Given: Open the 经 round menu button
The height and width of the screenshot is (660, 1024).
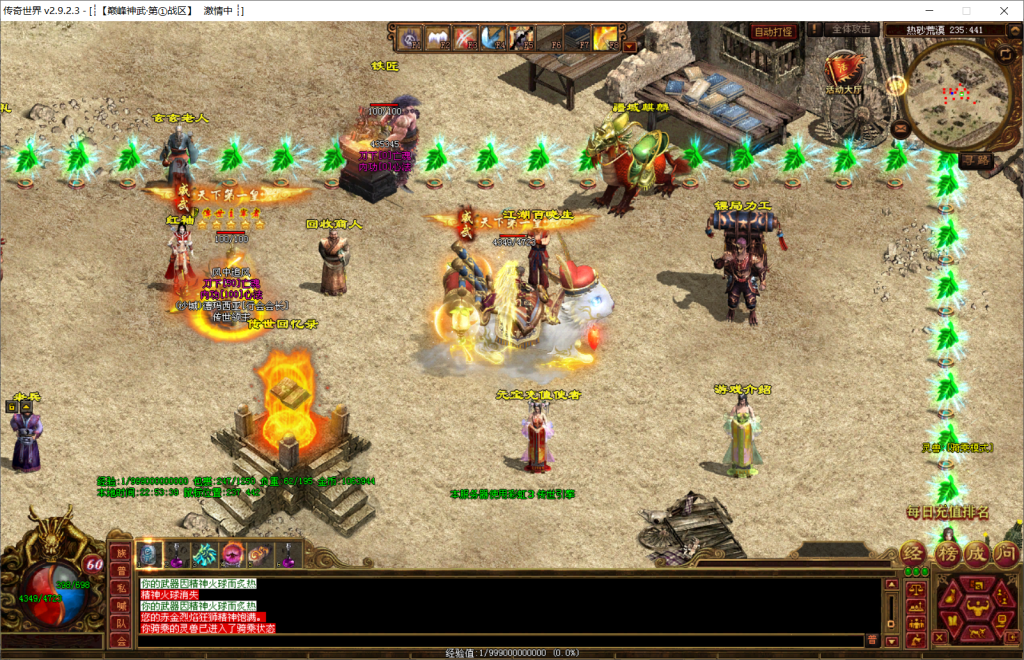Looking at the screenshot, I should (914, 553).
